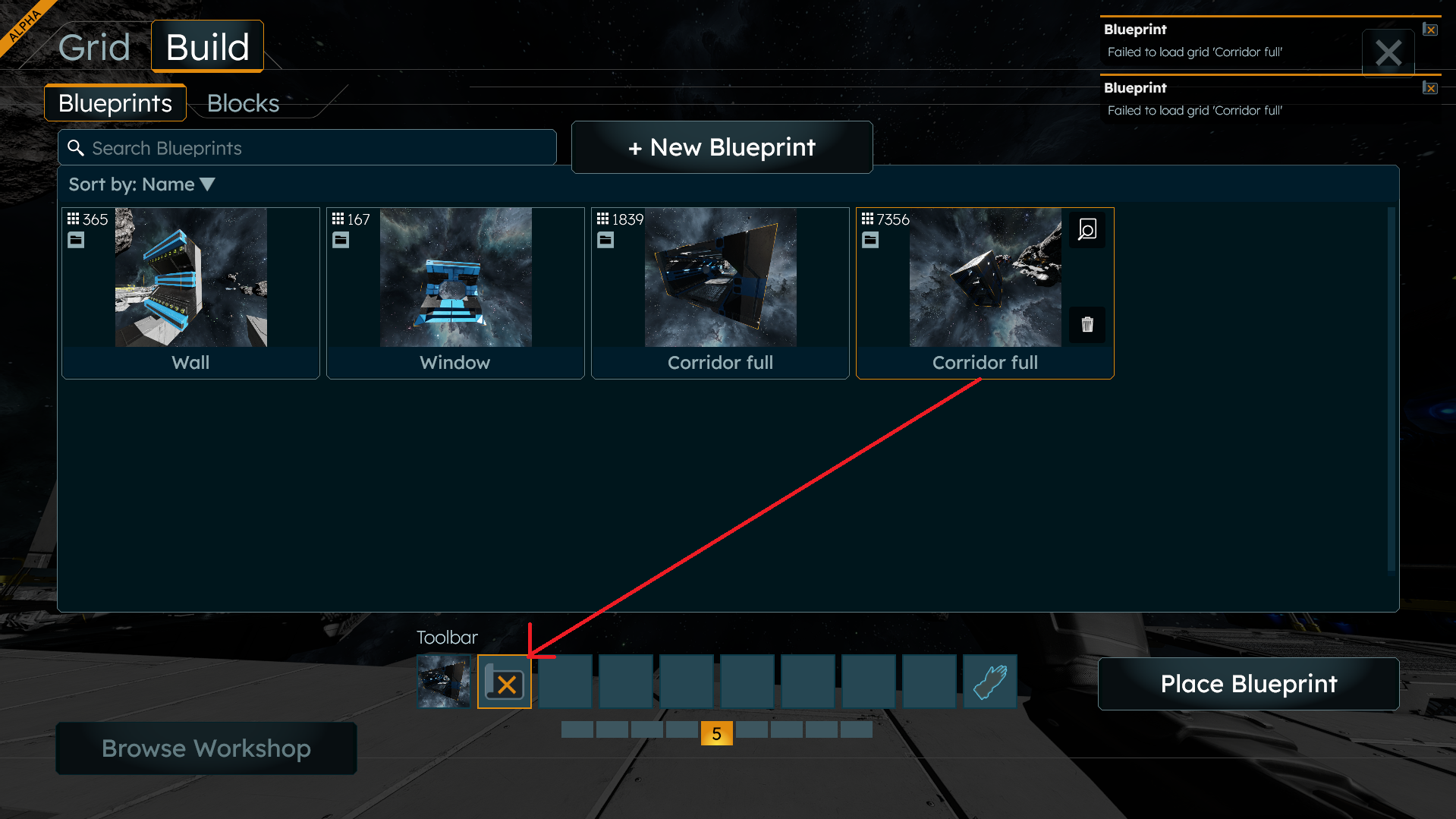Inspect blueprint with the magnifier icon

1087,229
